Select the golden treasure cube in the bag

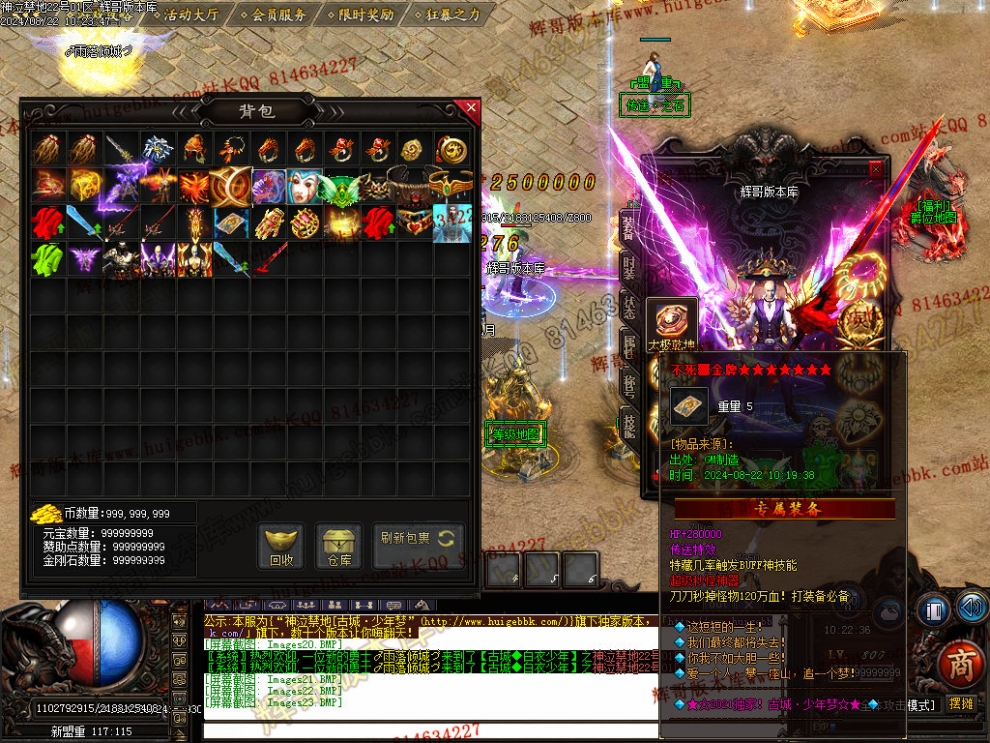click(84, 186)
